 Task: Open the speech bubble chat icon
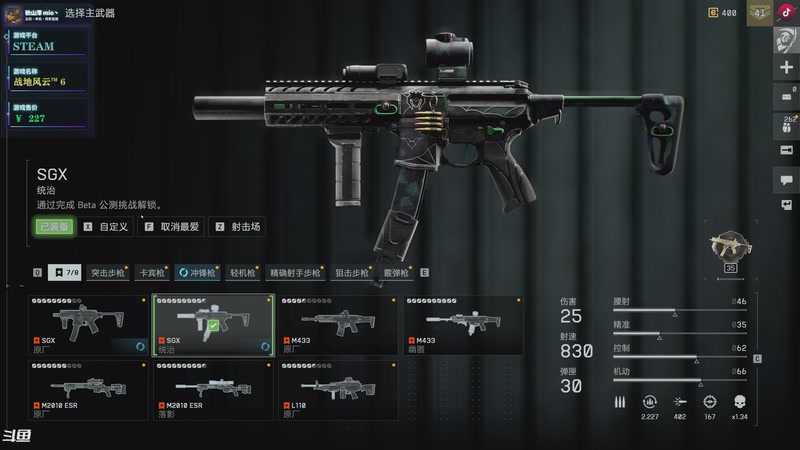pos(786,181)
